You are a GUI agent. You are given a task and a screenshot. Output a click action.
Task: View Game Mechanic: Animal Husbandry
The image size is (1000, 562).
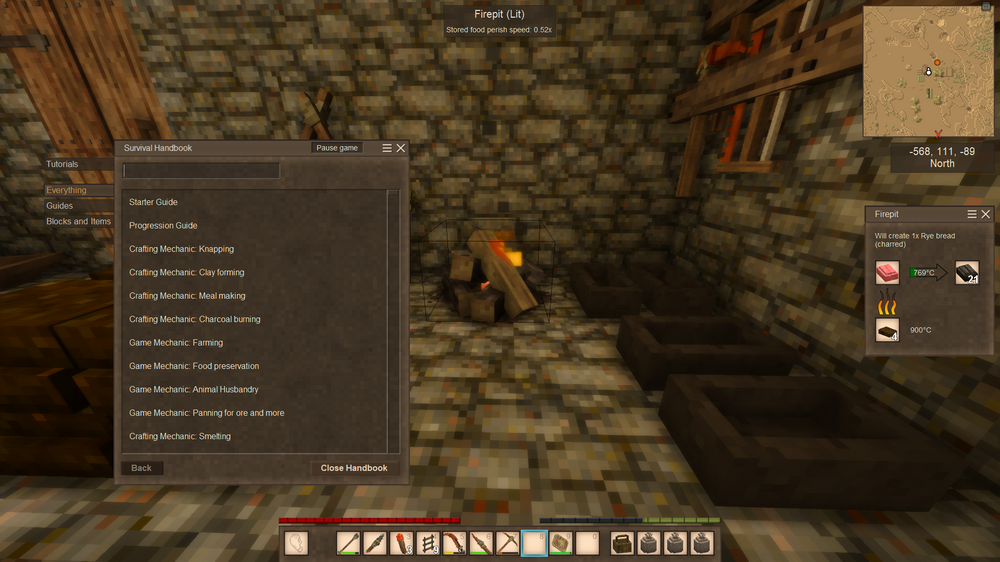pyautogui.click(x=193, y=390)
